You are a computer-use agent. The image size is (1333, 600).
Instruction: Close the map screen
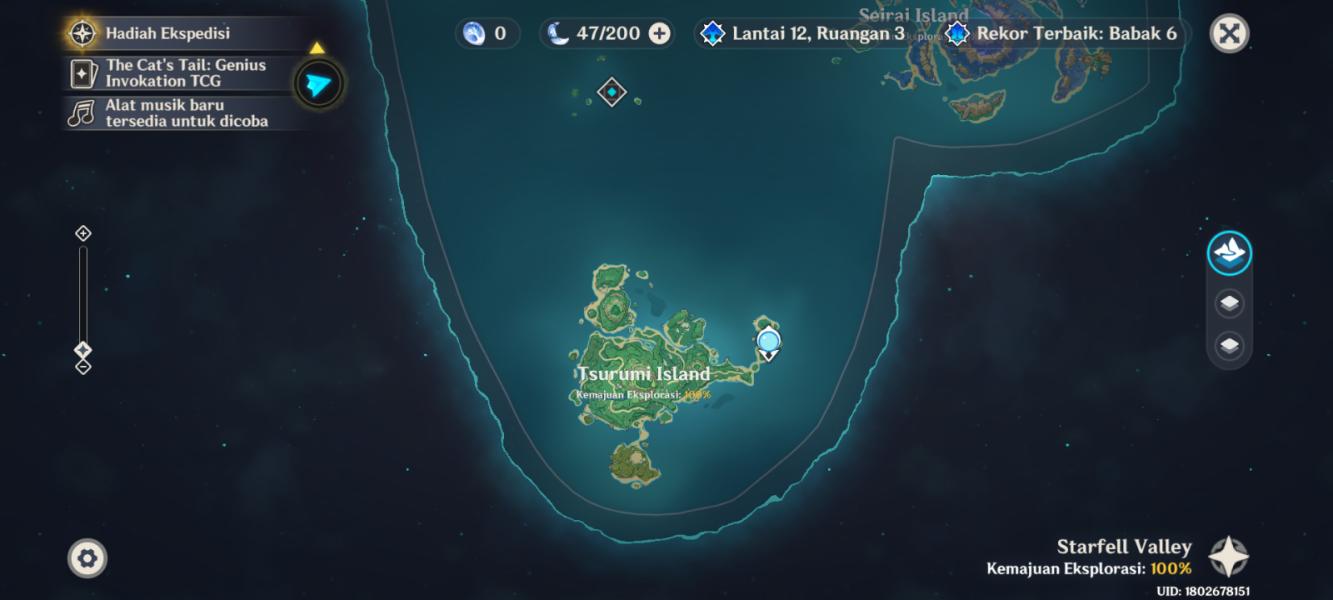click(x=1229, y=34)
